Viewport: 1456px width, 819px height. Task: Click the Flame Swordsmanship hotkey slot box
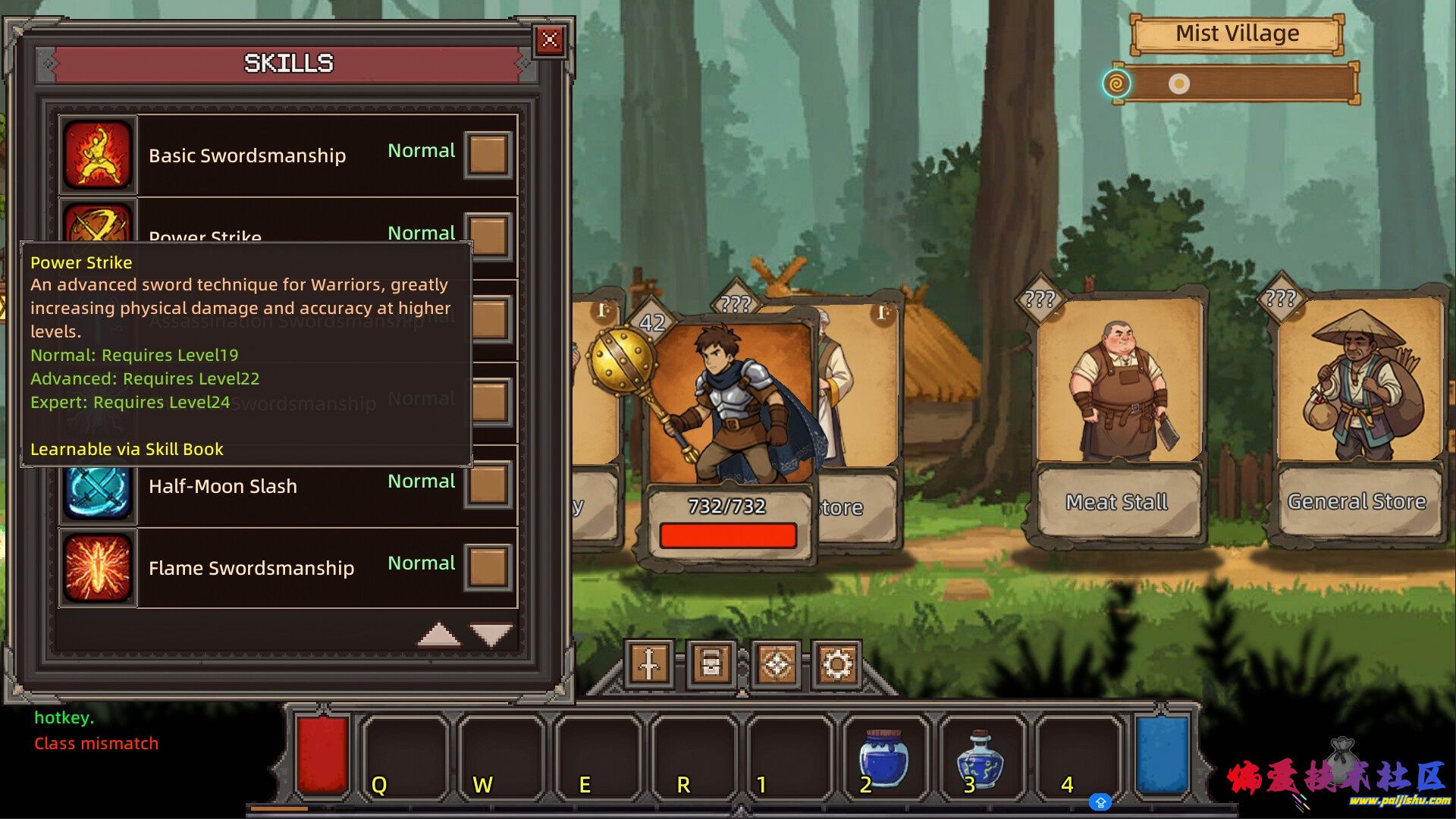click(x=488, y=568)
